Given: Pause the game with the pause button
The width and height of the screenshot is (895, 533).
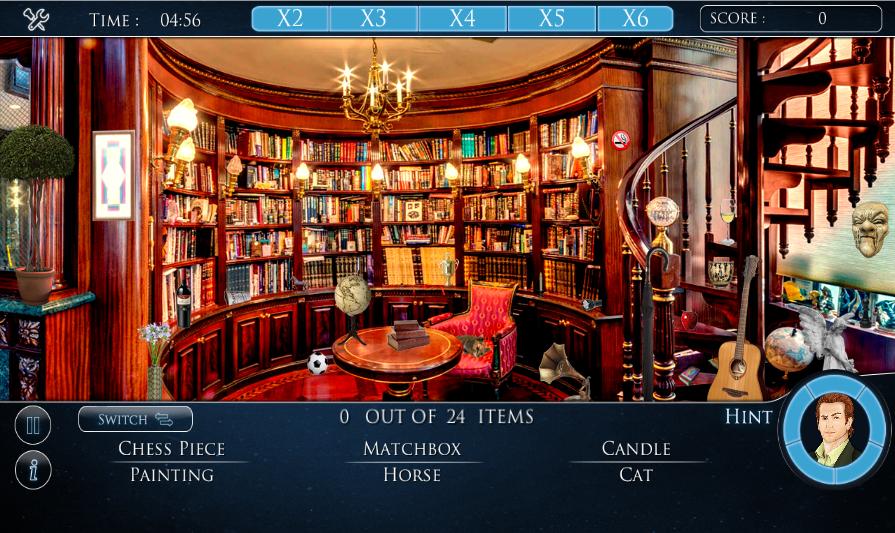Looking at the screenshot, I should pos(33,426).
